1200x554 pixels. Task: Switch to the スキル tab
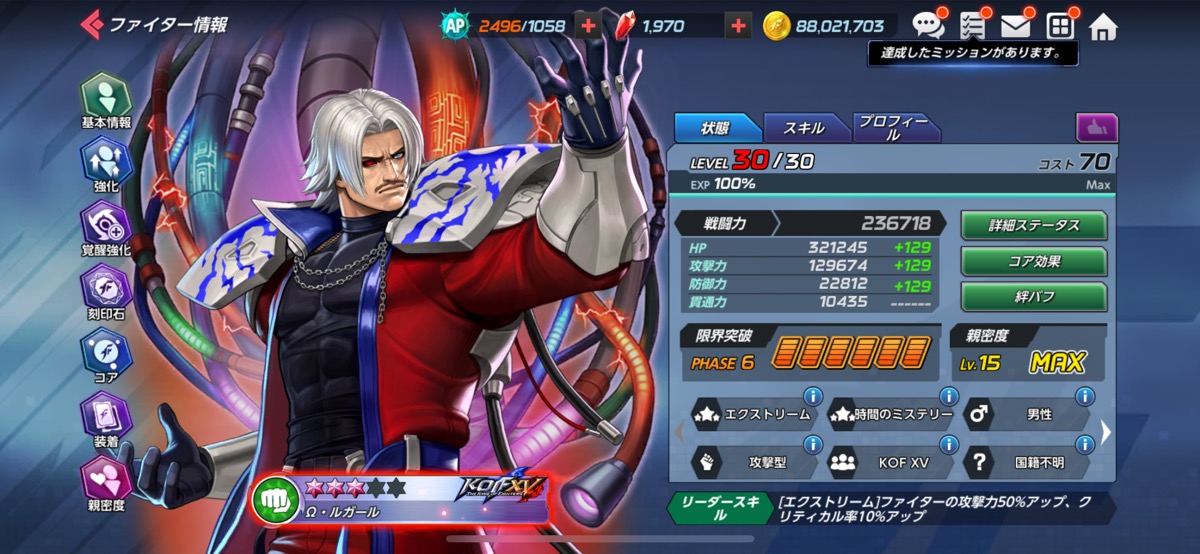point(804,128)
